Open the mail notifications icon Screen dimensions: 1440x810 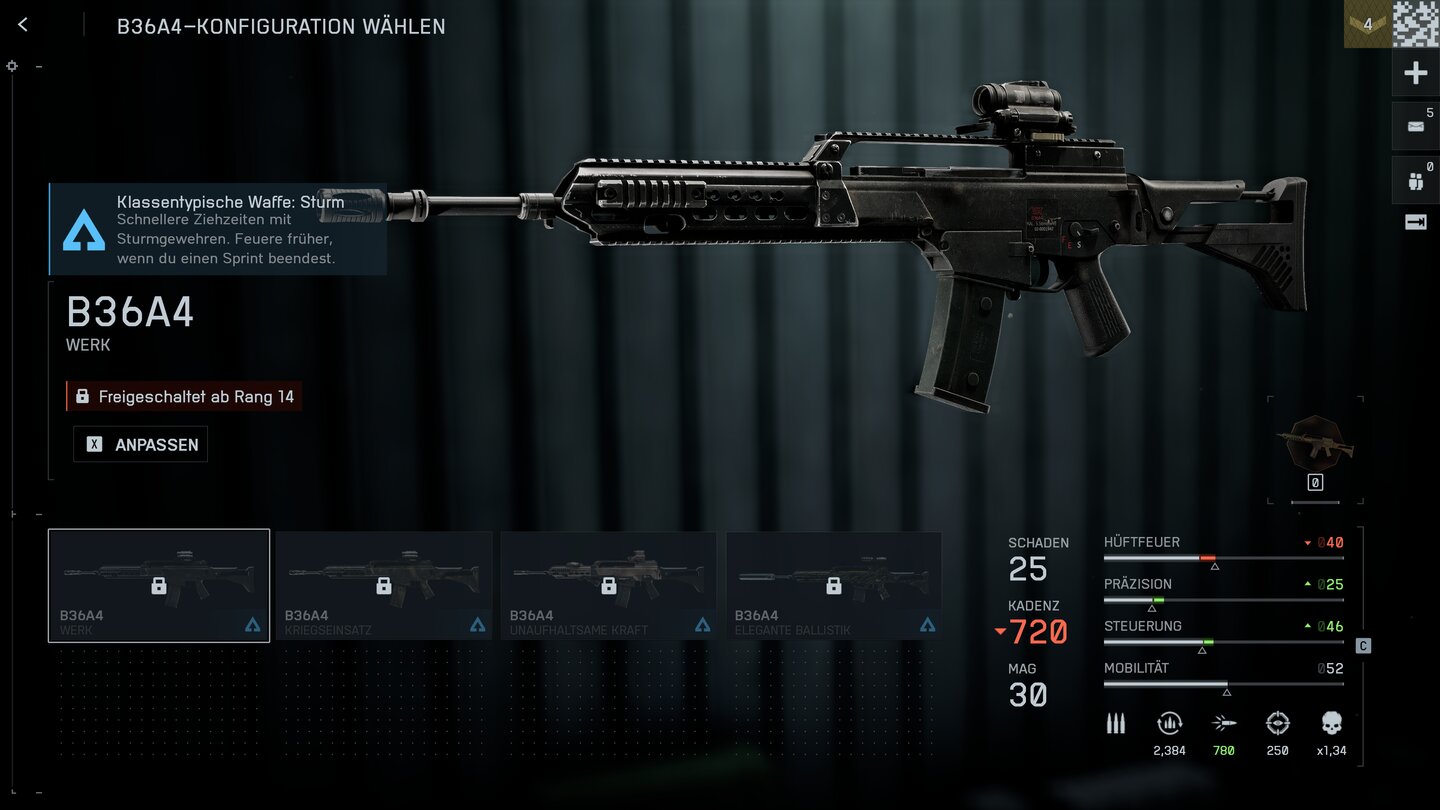click(1415, 126)
